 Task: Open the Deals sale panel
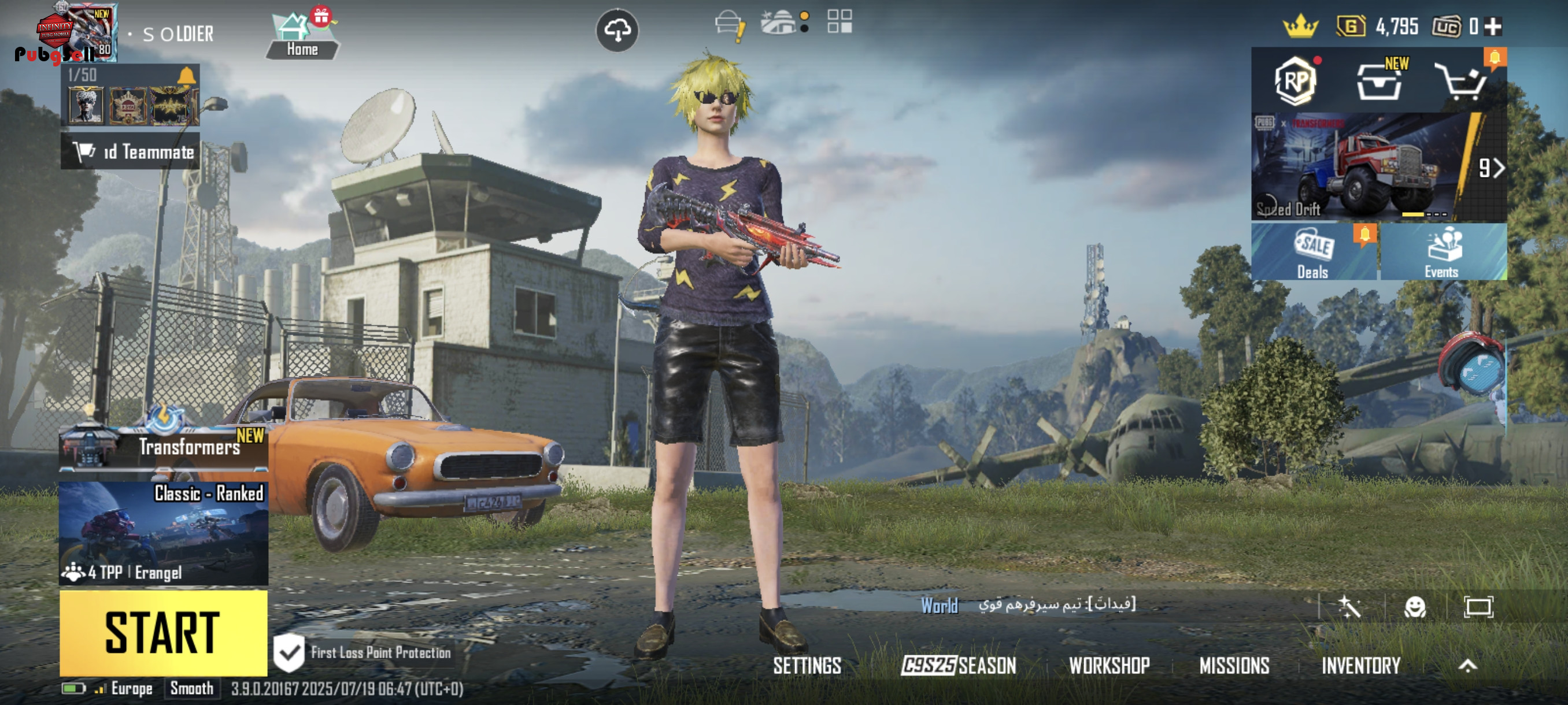pyautogui.click(x=1314, y=252)
